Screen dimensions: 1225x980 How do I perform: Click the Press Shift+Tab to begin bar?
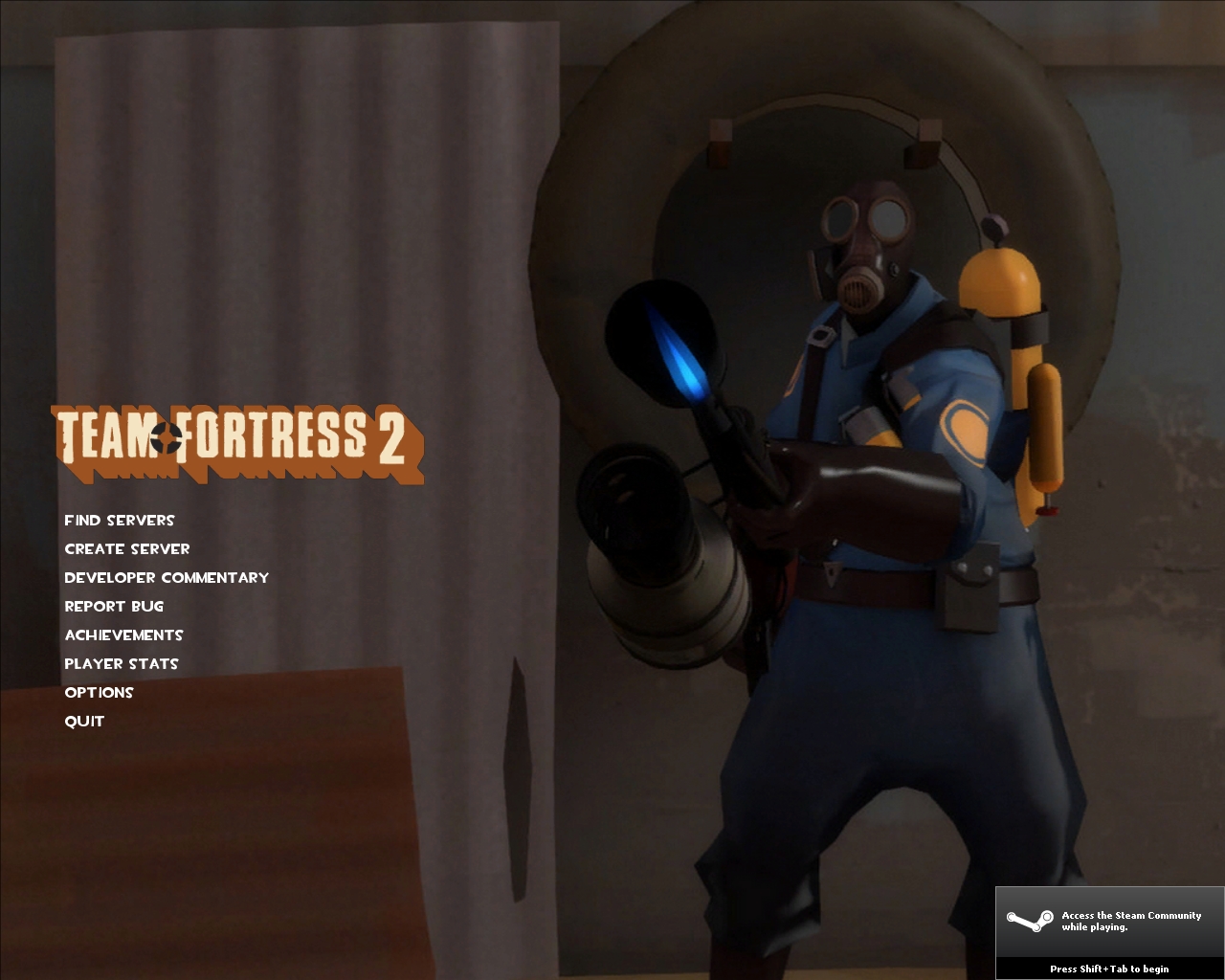tap(1110, 969)
